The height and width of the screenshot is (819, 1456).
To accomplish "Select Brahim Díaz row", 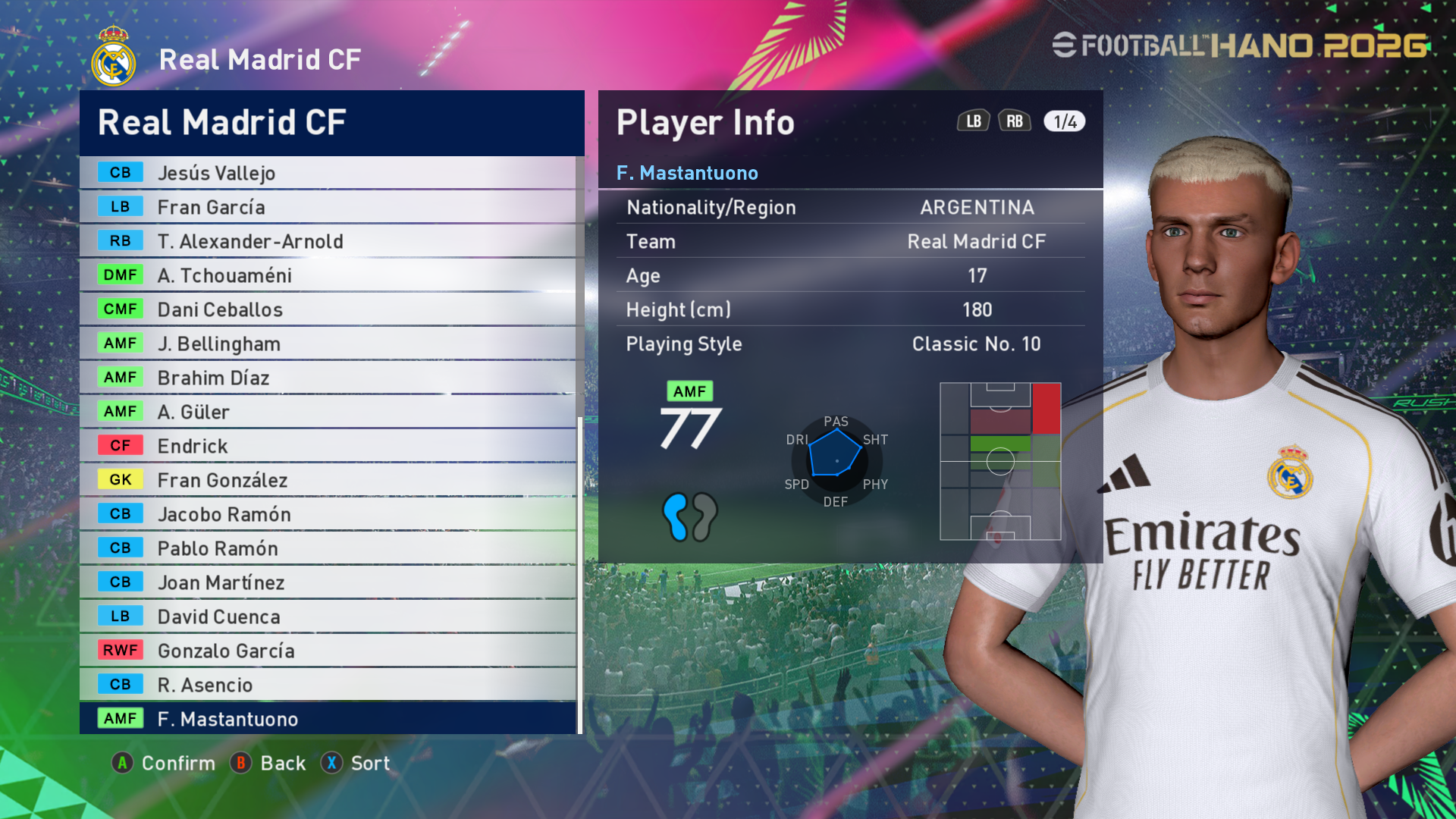I will (328, 378).
